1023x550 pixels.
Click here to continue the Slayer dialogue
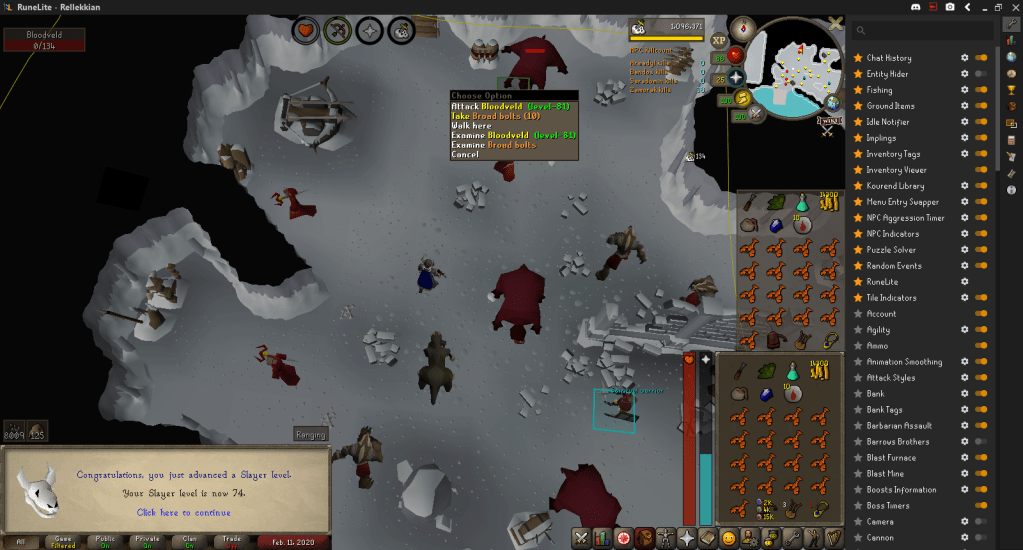coord(183,513)
